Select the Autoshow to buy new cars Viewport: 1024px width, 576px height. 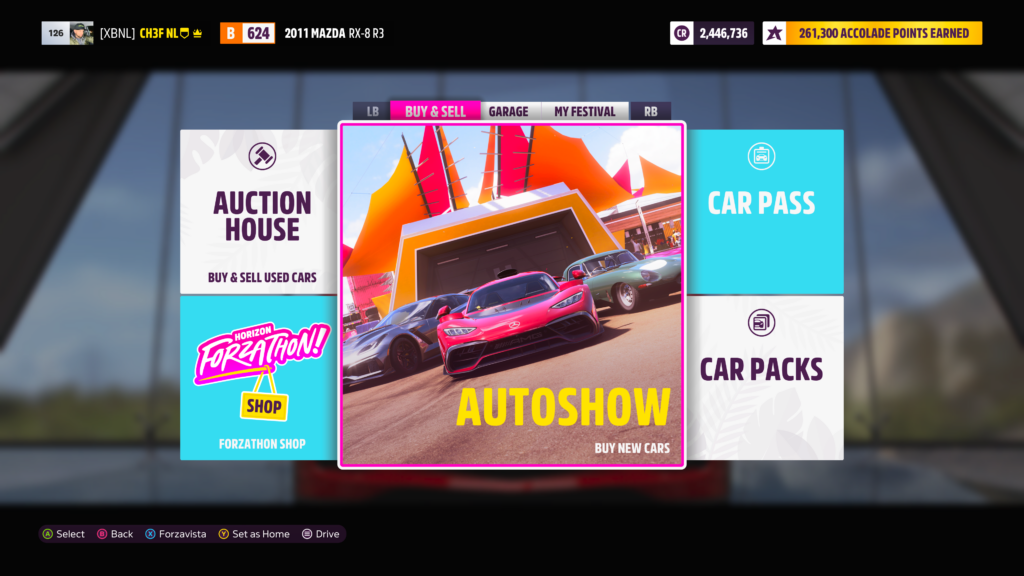512,294
